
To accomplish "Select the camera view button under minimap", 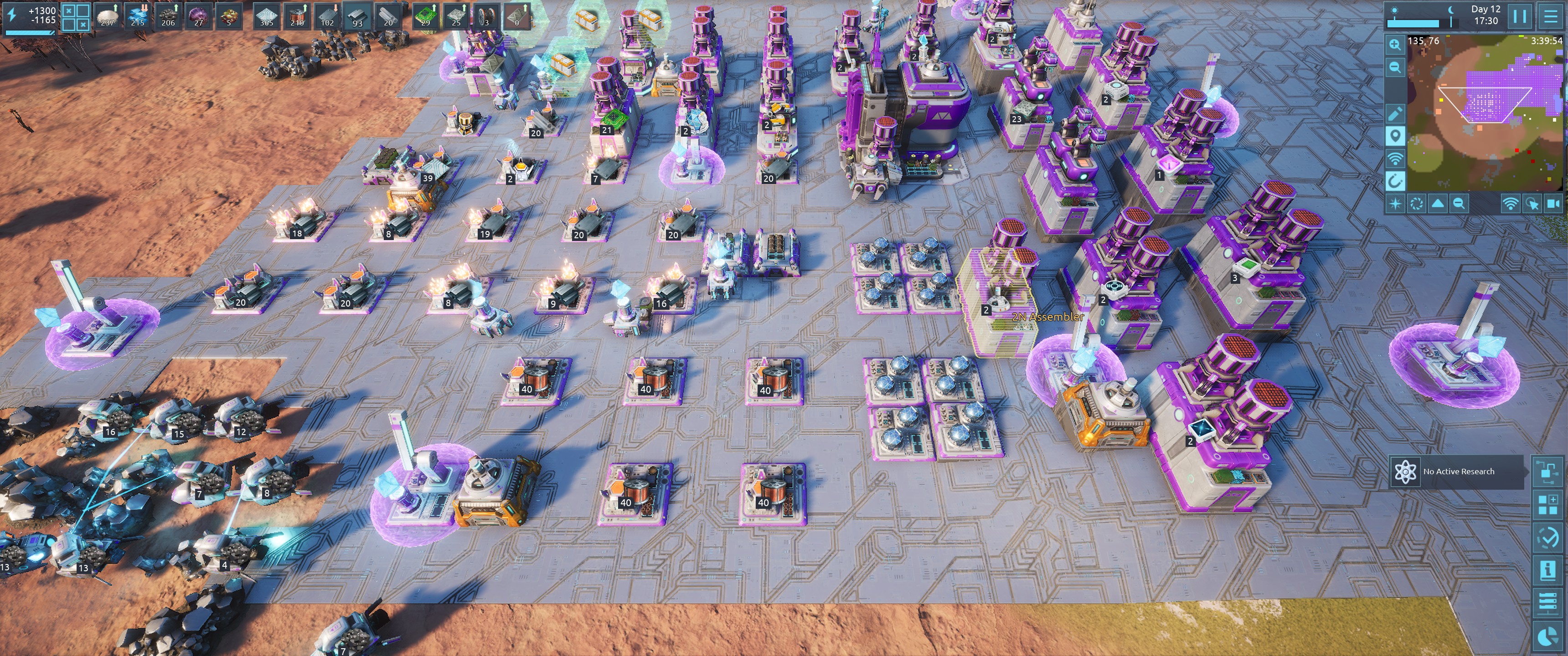I will [1554, 204].
